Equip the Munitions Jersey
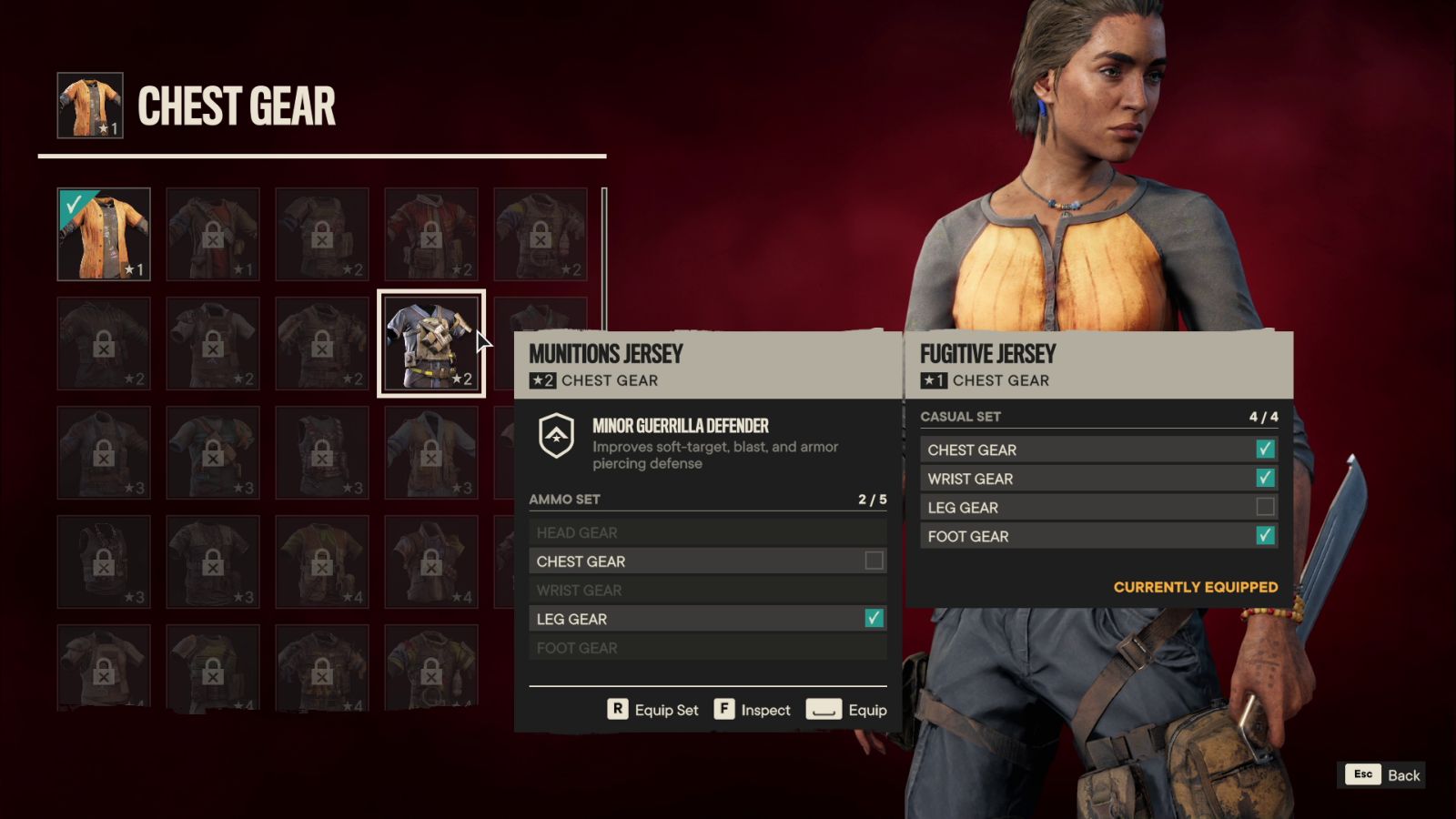 pos(846,710)
